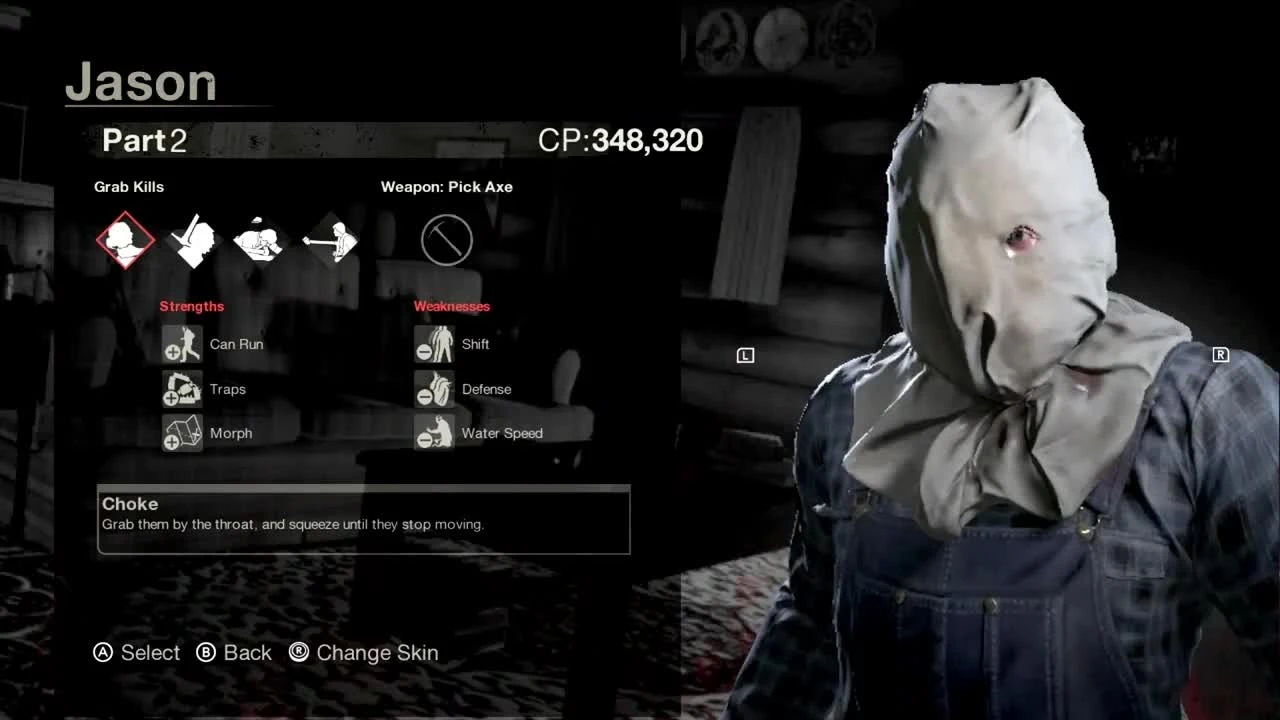The width and height of the screenshot is (1280, 720).
Task: Click the Shift weakness icon
Action: tap(433, 343)
